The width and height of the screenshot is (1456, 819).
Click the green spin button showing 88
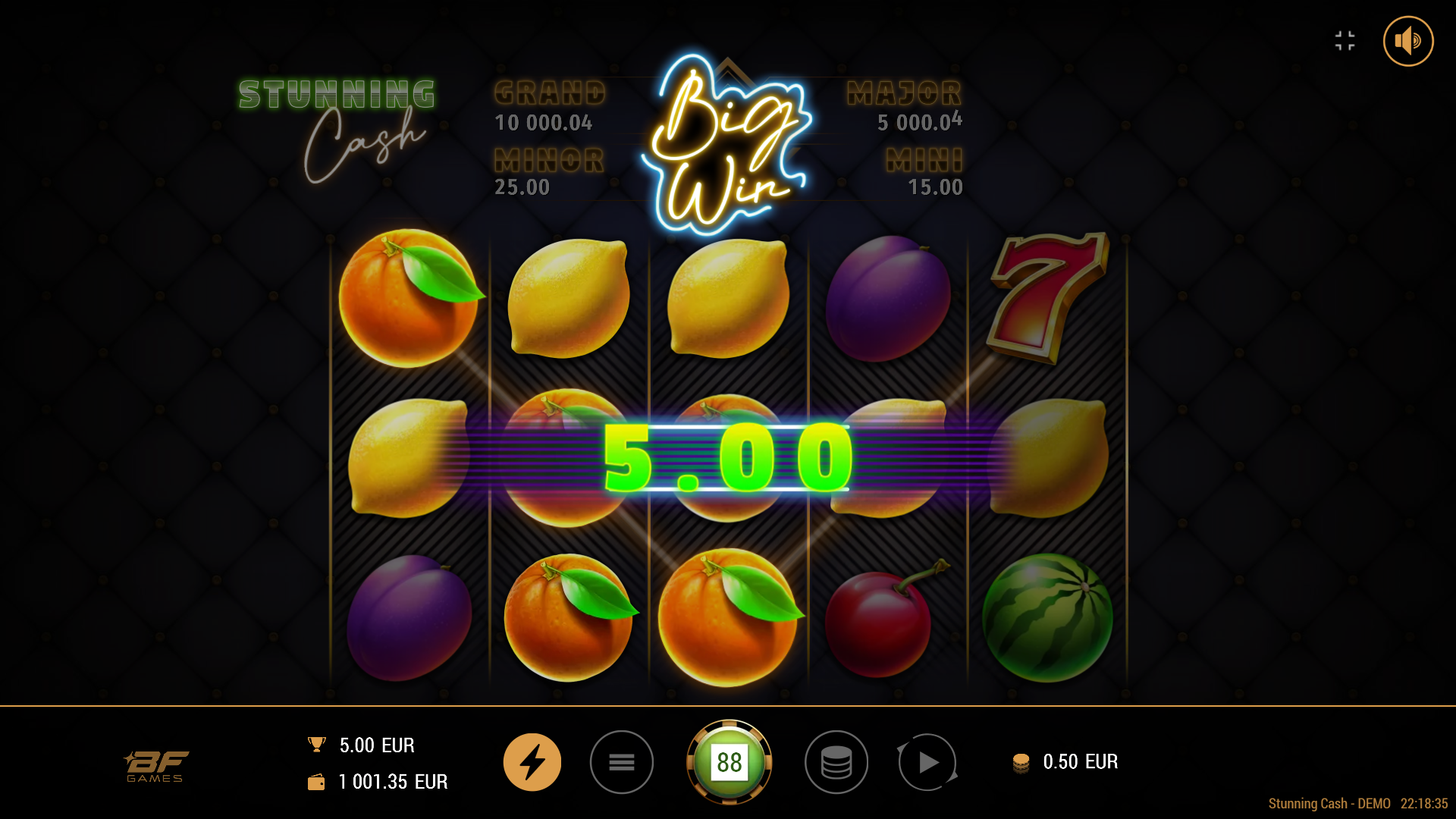[x=729, y=762]
